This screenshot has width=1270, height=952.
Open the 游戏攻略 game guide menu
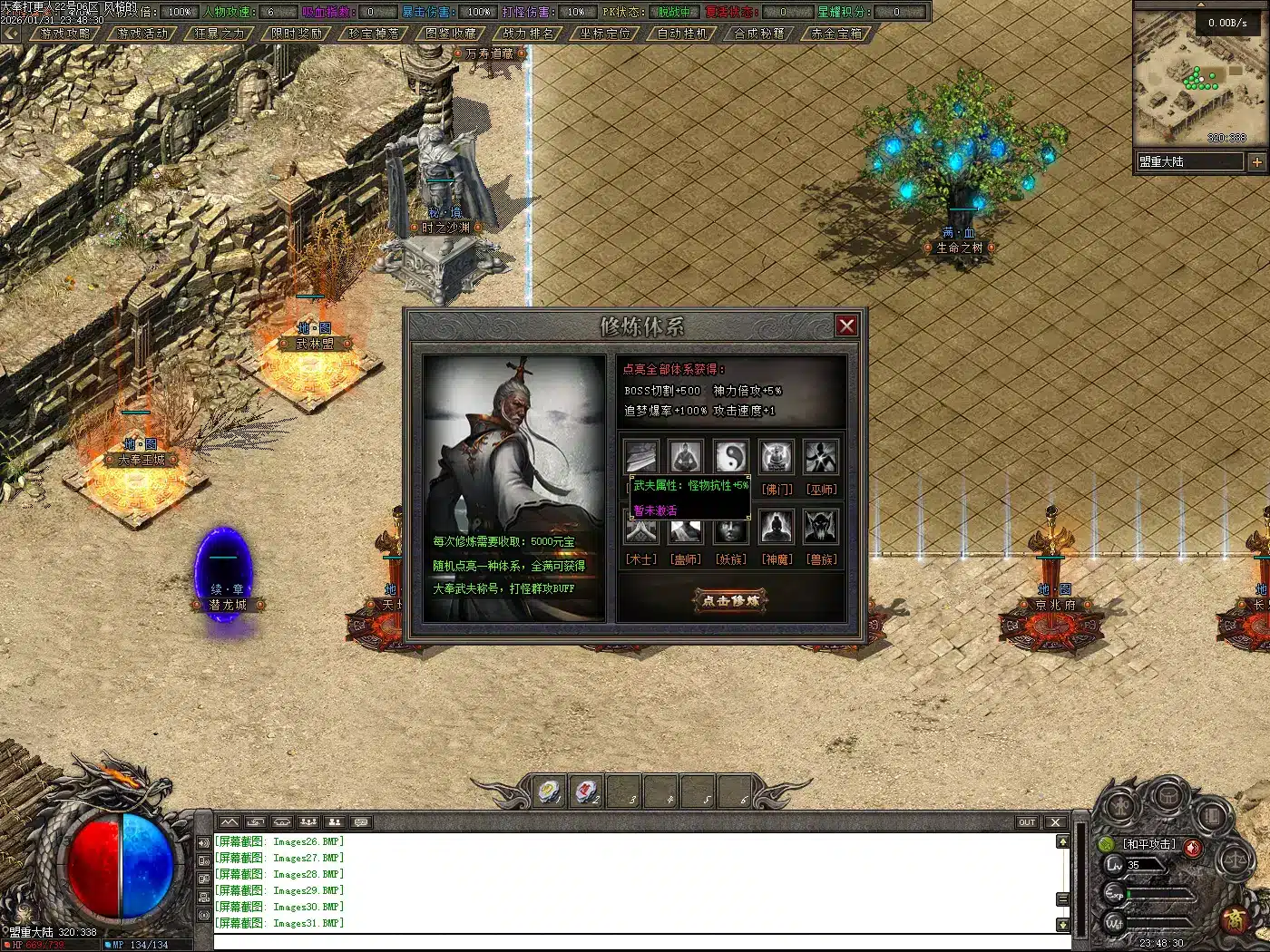click(x=65, y=34)
